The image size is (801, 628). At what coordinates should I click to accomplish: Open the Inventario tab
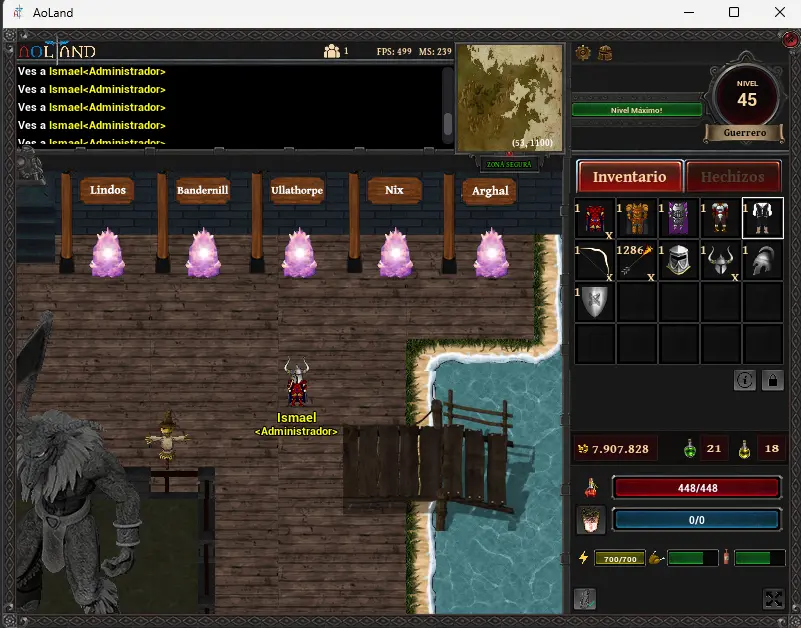[x=630, y=177]
